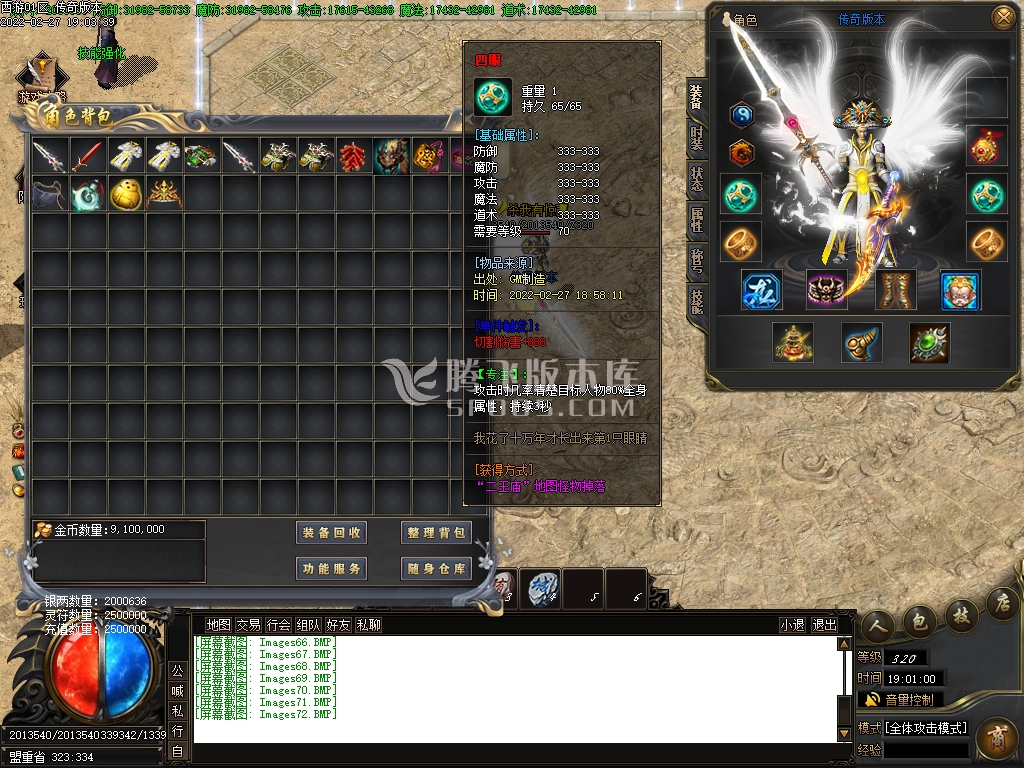The height and width of the screenshot is (768, 1024).
Task: Open the 功能服务 services button
Action: tap(332, 569)
